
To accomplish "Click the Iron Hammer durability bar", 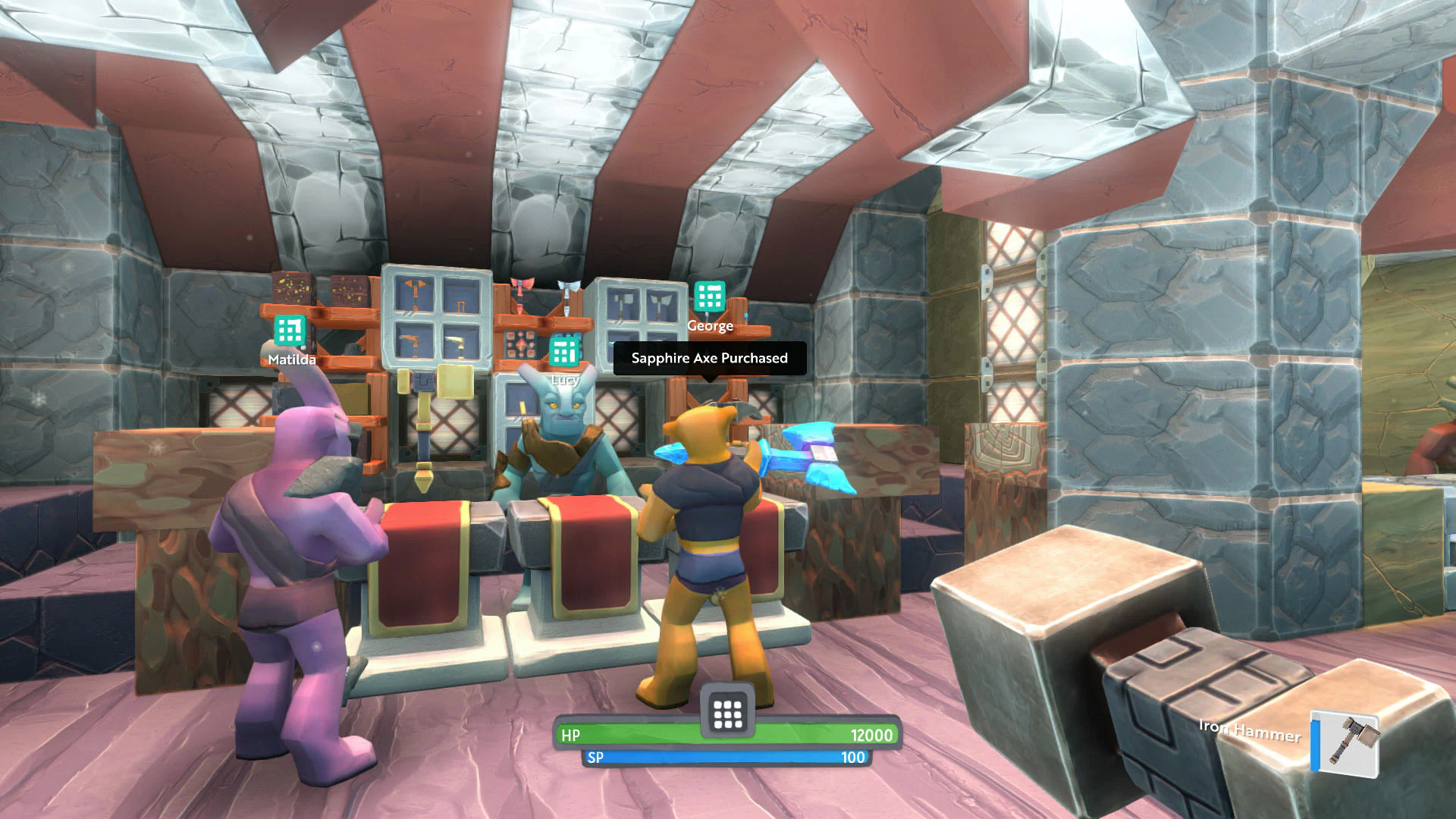I will pos(1314,744).
